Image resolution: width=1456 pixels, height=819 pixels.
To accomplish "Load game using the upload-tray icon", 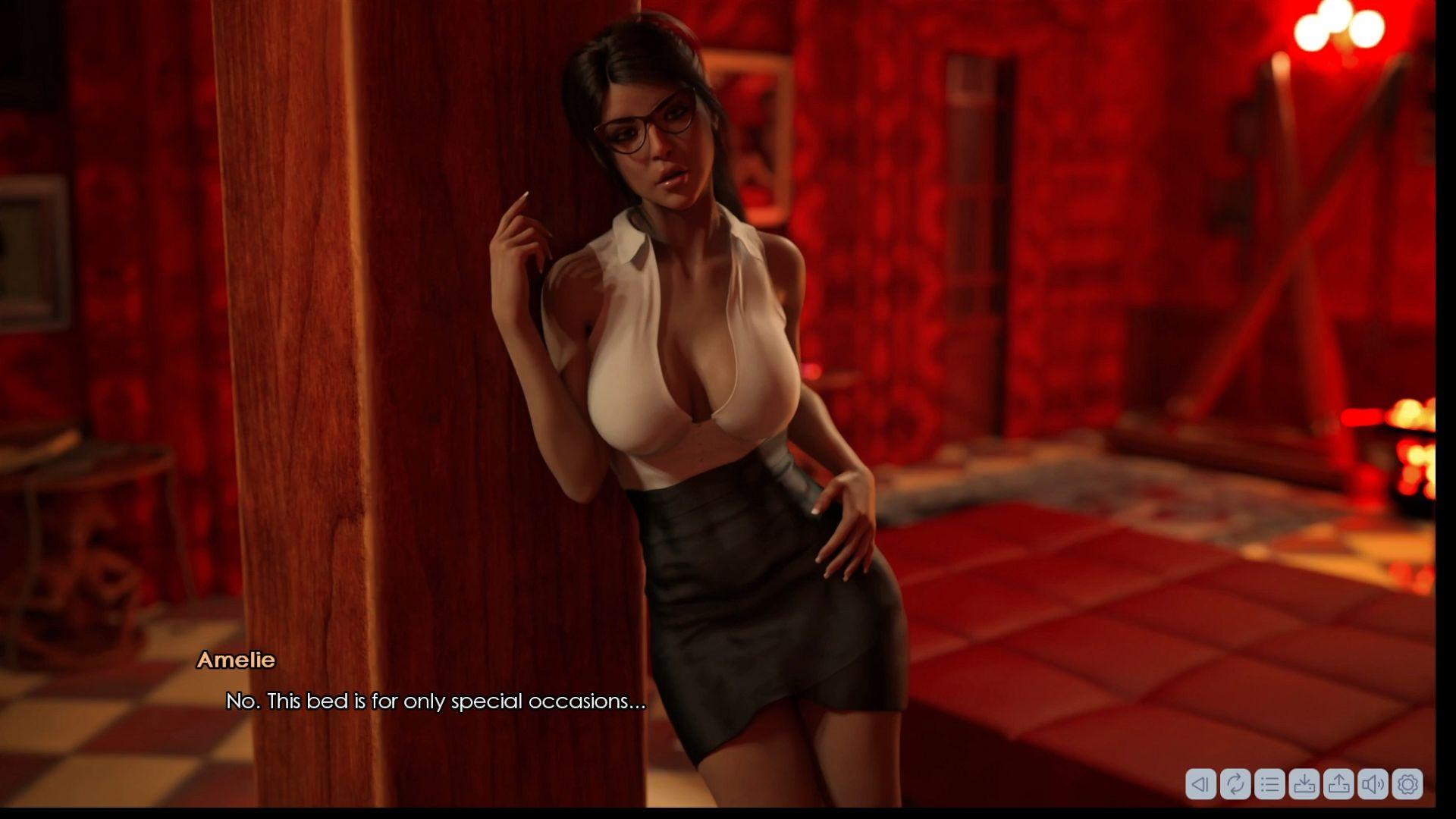I will [x=1338, y=783].
